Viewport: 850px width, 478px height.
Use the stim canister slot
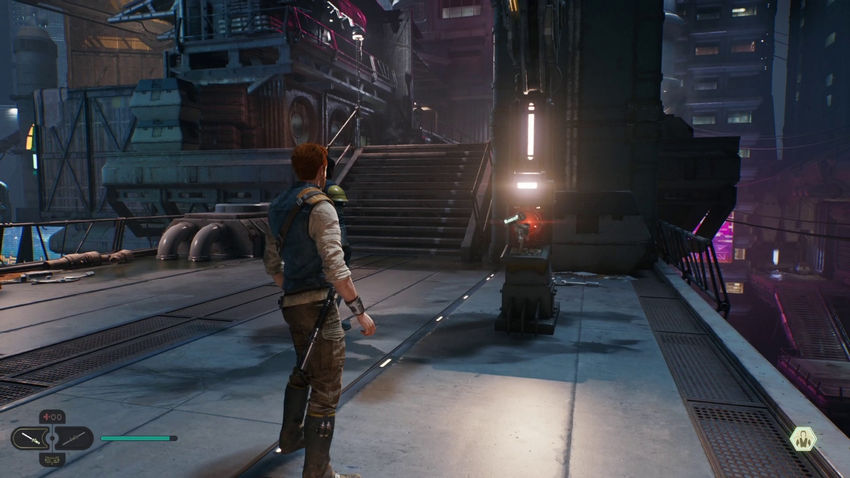click(52, 417)
